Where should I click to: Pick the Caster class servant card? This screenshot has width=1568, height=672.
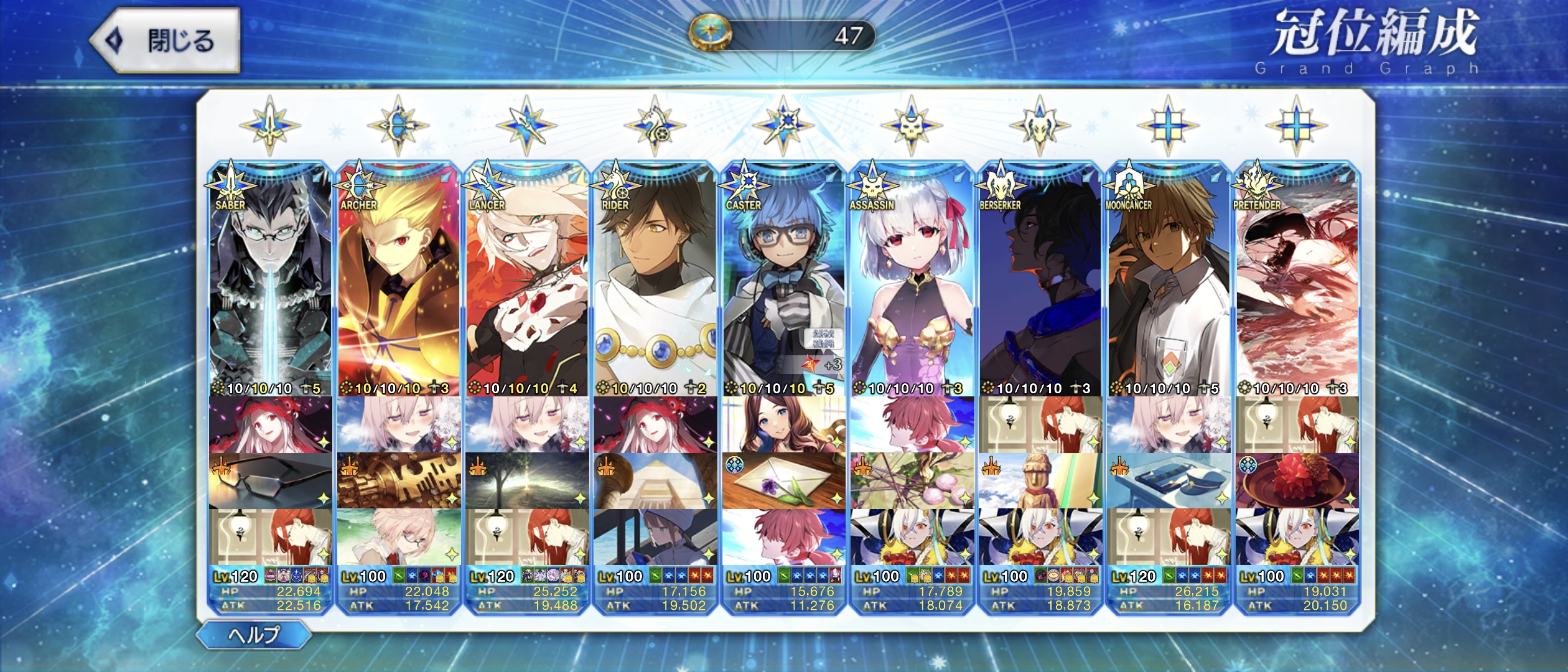(x=783, y=280)
